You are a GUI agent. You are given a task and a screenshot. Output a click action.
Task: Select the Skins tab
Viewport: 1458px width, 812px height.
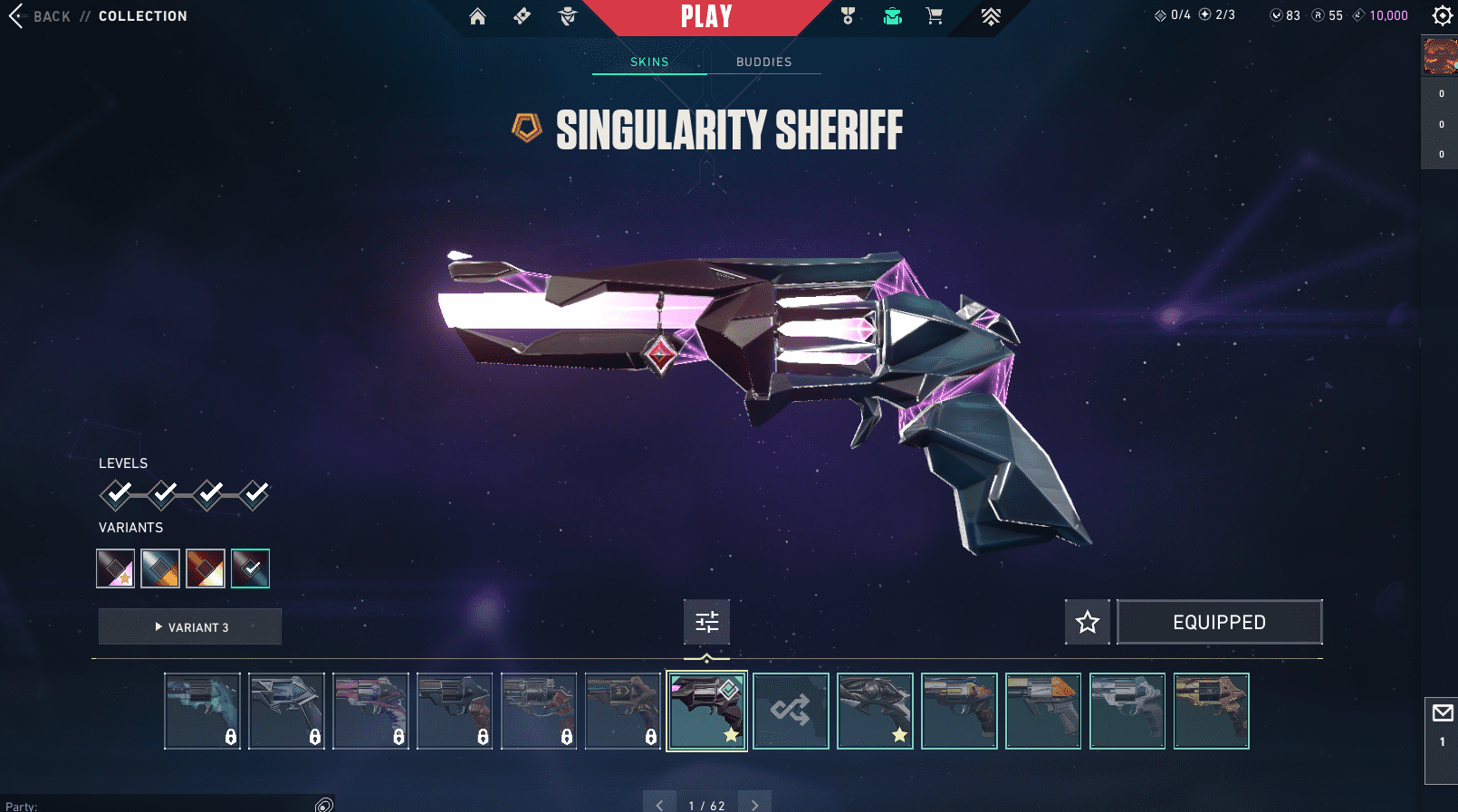point(649,62)
